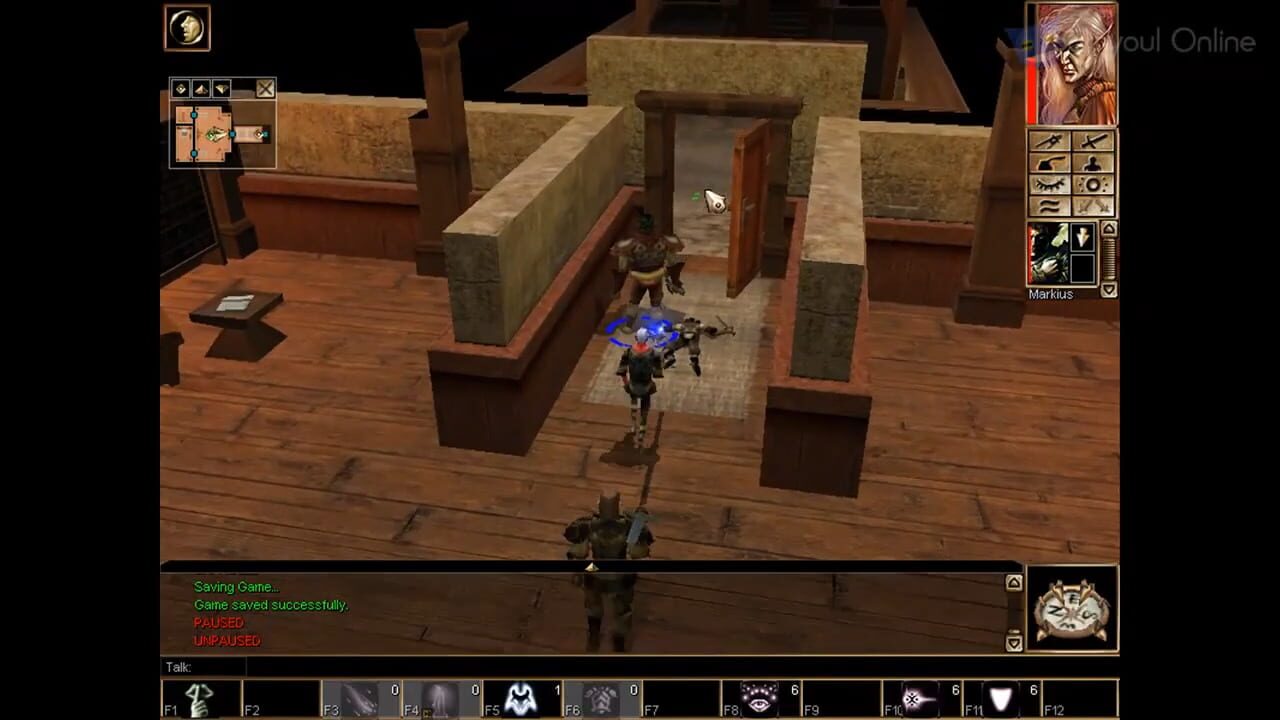The width and height of the screenshot is (1280, 720).
Task: Zoom the minimap out with the down-arrow button
Action: pos(221,88)
